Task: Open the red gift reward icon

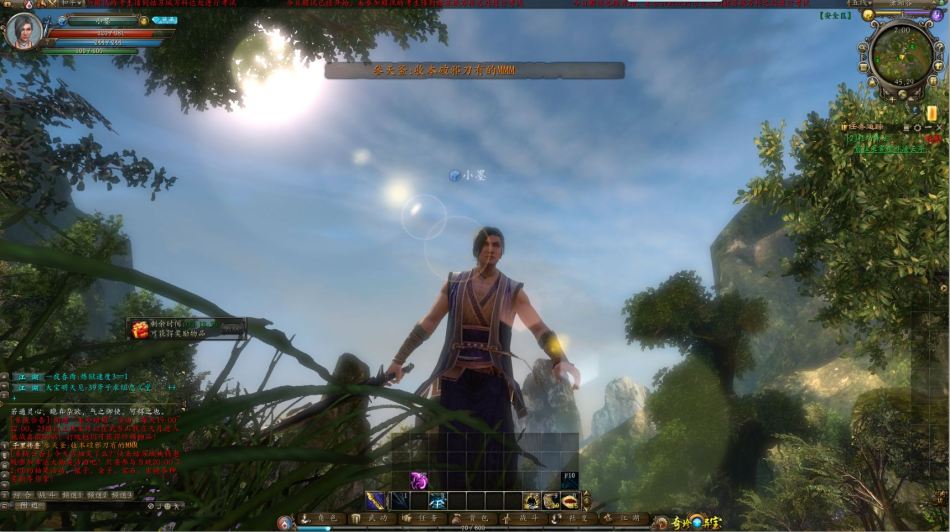Action: 141,329
